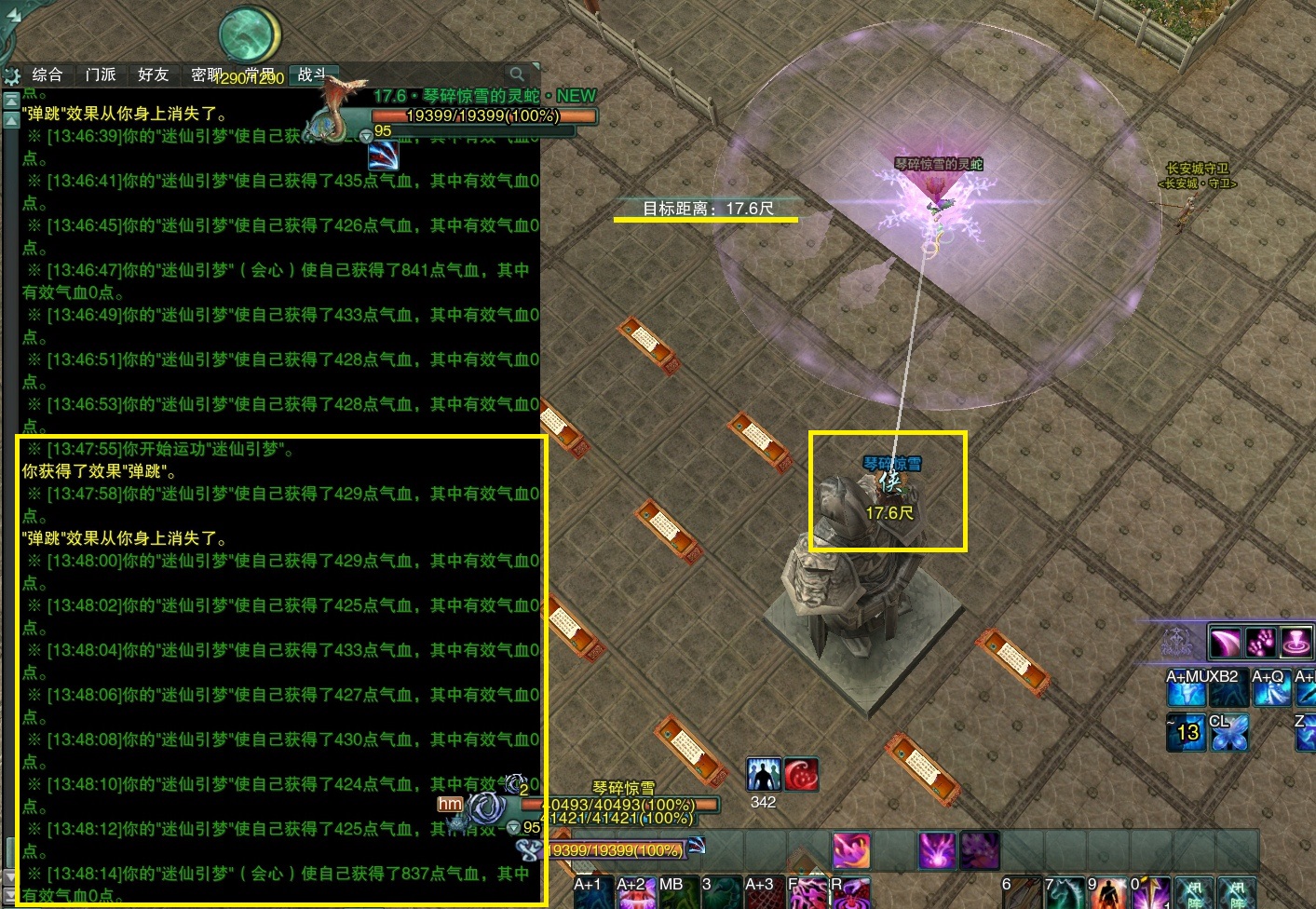Use the purple burst skill in action bar
The height and width of the screenshot is (909, 1316).
point(936,850)
